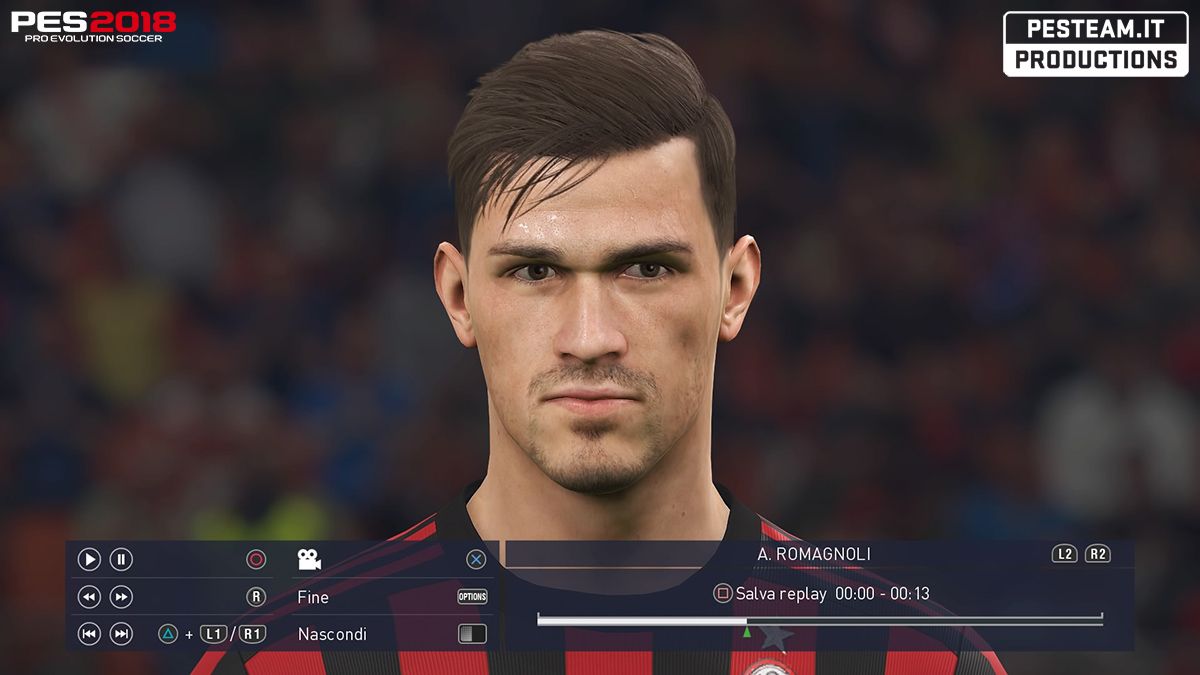This screenshot has width=1200, height=675.
Task: Select the A. ROMAGNOLI player name bar
Action: tap(800, 554)
